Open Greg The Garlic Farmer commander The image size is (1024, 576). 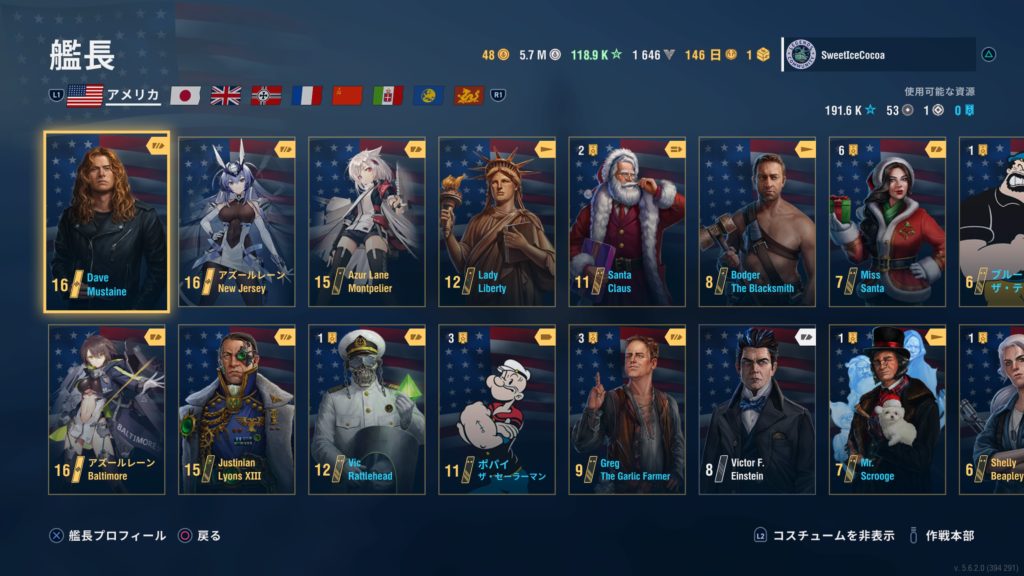pos(627,410)
